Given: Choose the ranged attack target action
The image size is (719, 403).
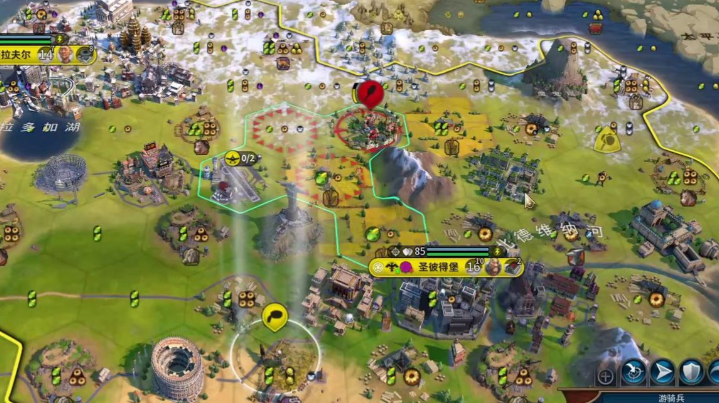Looking at the screenshot, I should point(633,374).
